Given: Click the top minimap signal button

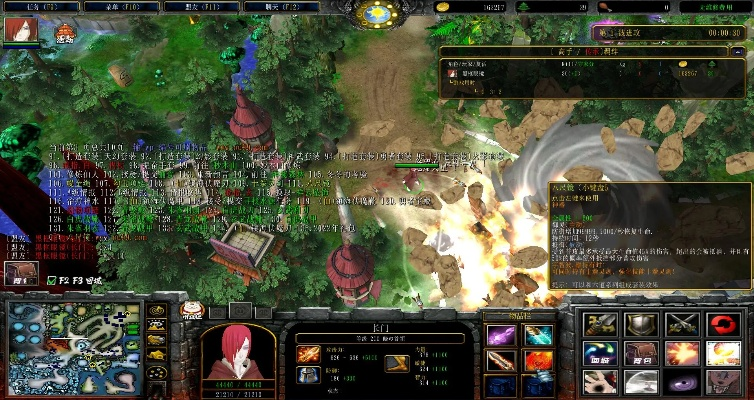Looking at the screenshot, I should tap(157, 311).
